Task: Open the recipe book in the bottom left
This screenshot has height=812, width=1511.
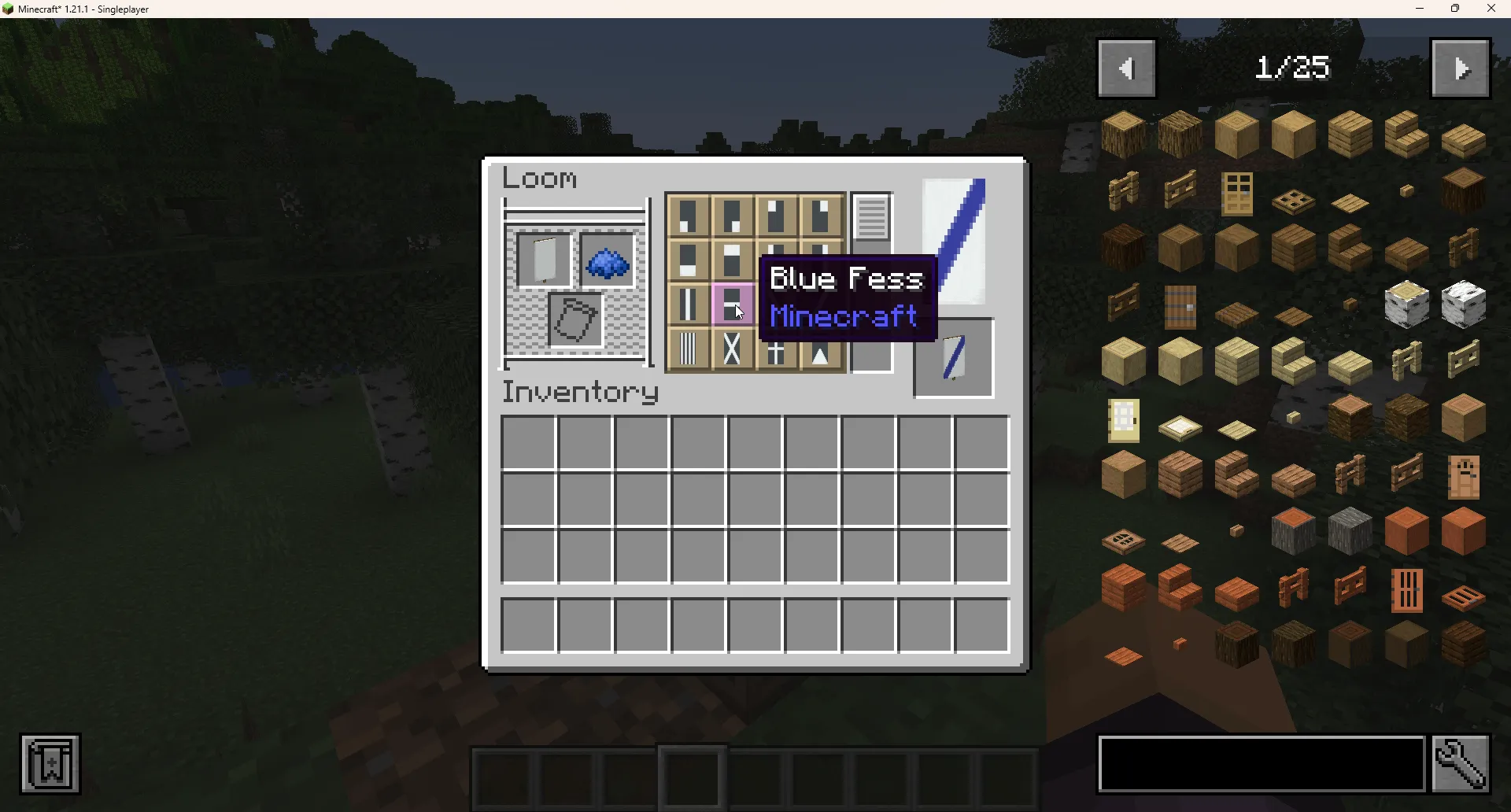Action: pos(50,763)
